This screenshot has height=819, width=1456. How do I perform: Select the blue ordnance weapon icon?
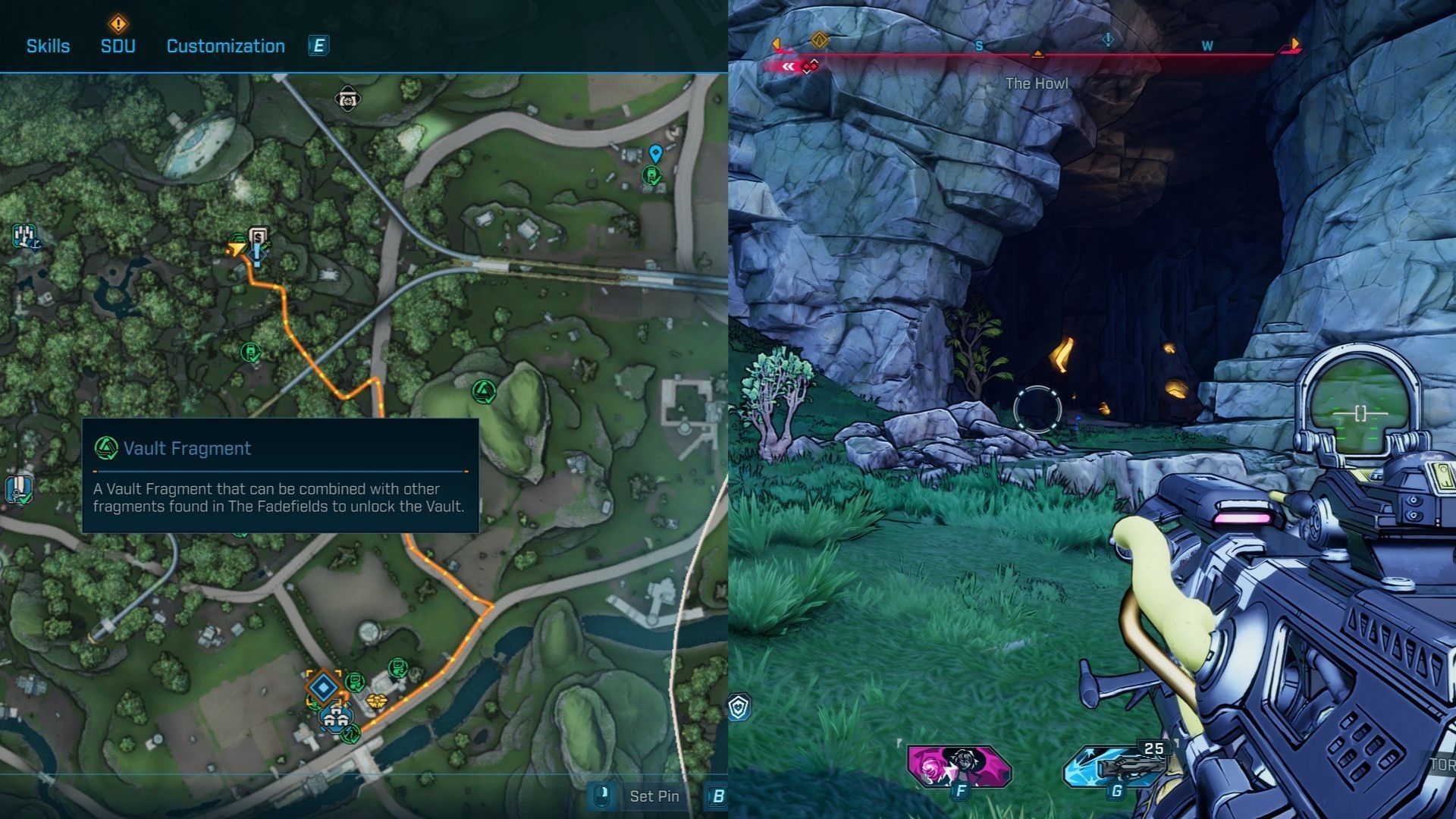(x=1116, y=766)
